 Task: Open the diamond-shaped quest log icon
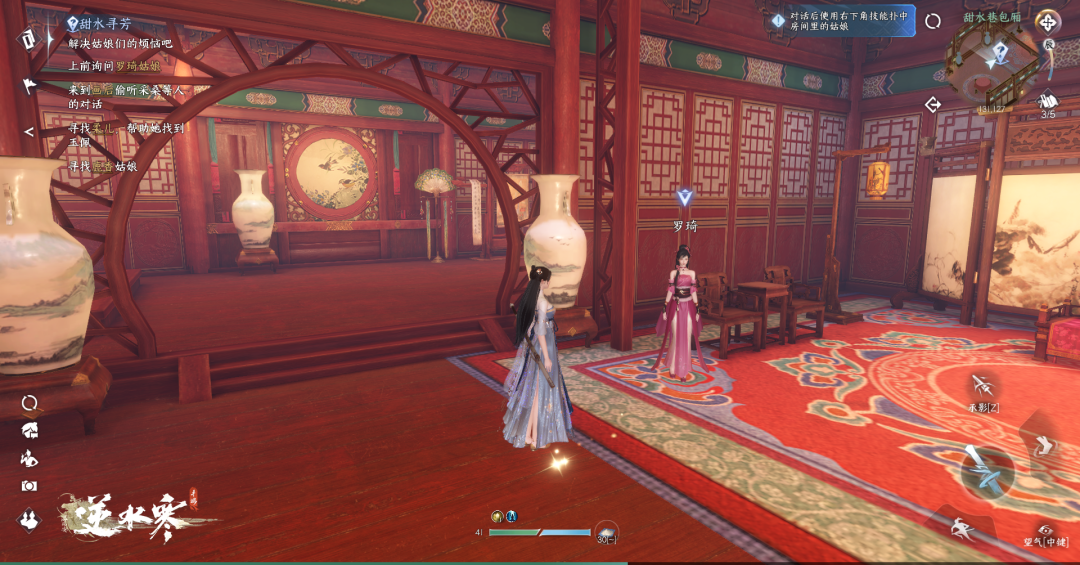pos(27,37)
